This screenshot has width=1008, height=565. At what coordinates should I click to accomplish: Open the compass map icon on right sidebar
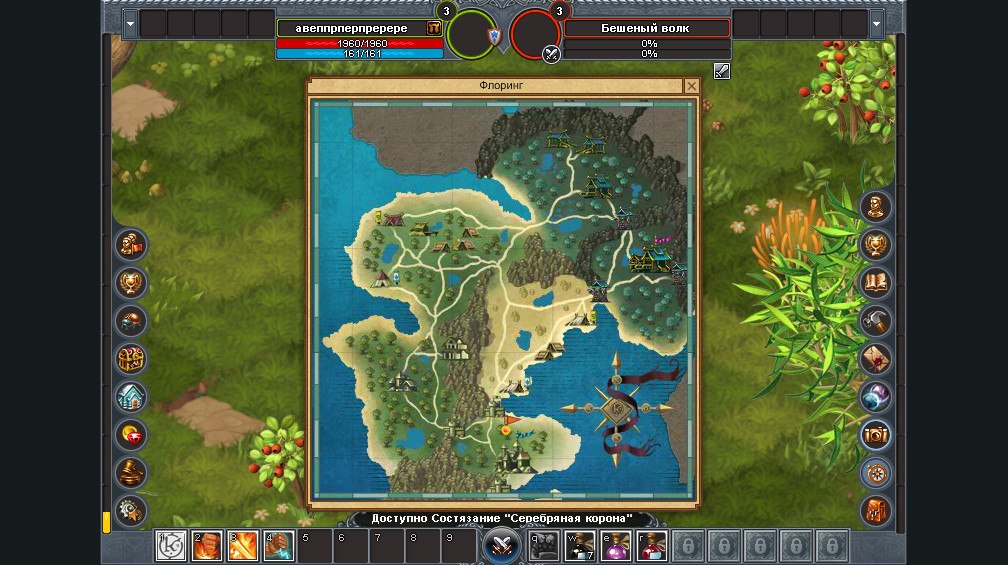tap(876, 472)
